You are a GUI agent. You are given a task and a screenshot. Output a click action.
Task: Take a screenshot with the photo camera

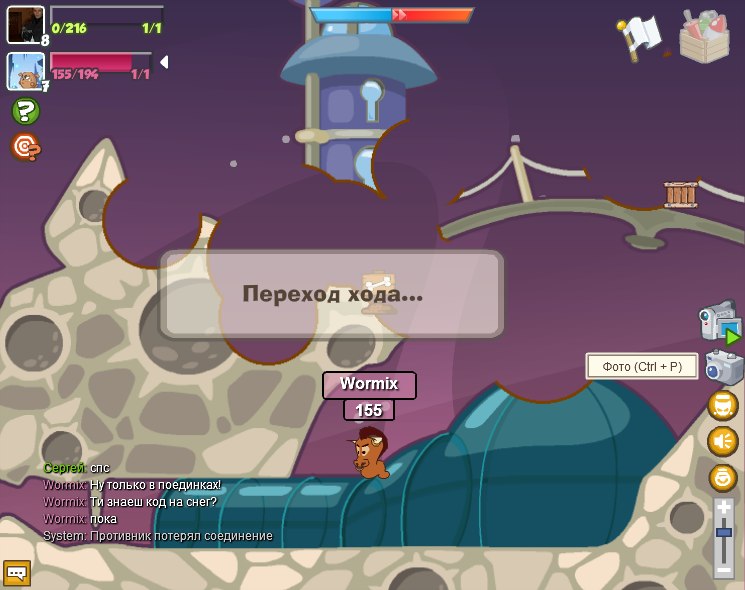tap(724, 367)
